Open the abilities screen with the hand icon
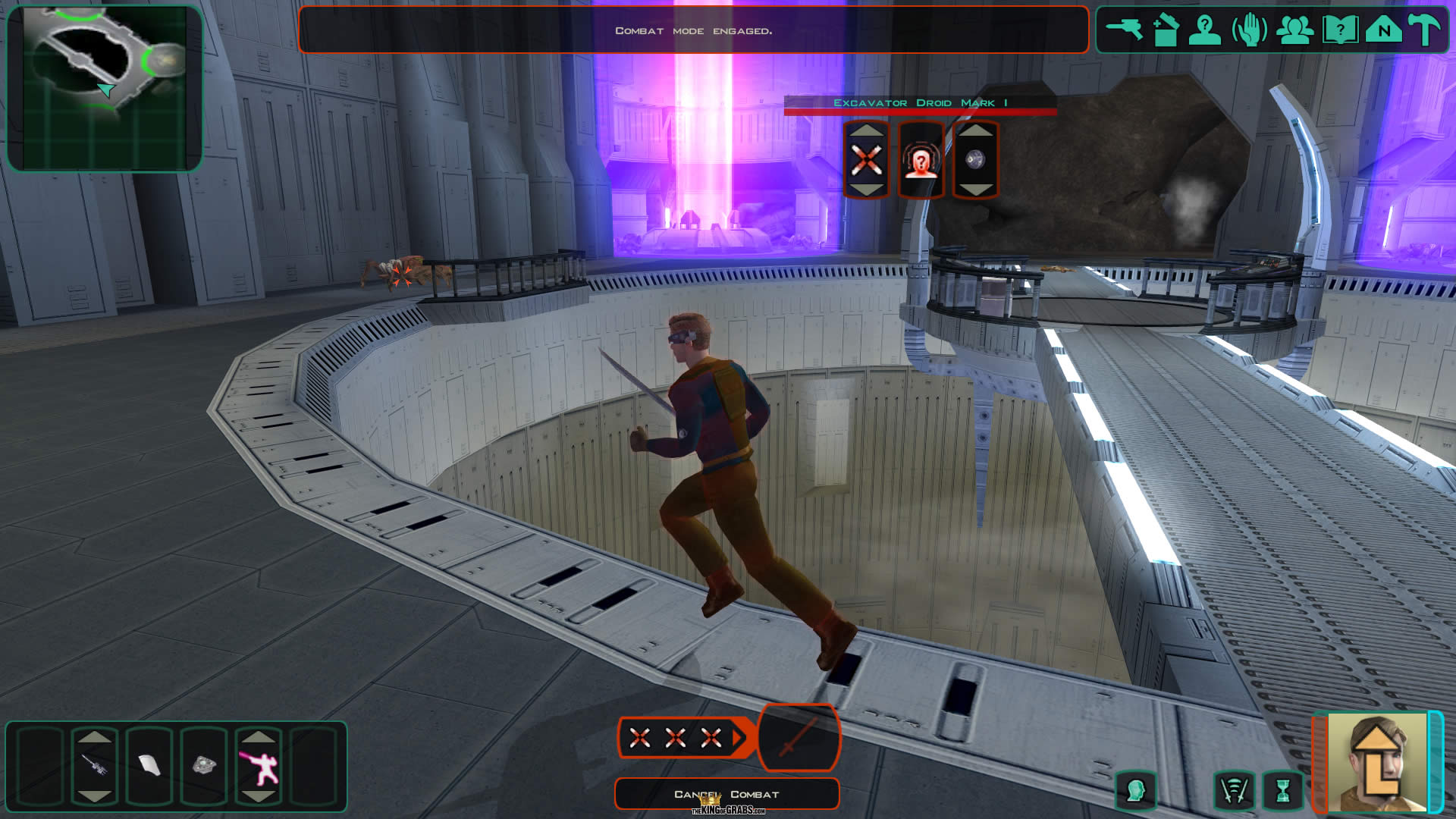This screenshot has width=1456, height=819. (1249, 30)
